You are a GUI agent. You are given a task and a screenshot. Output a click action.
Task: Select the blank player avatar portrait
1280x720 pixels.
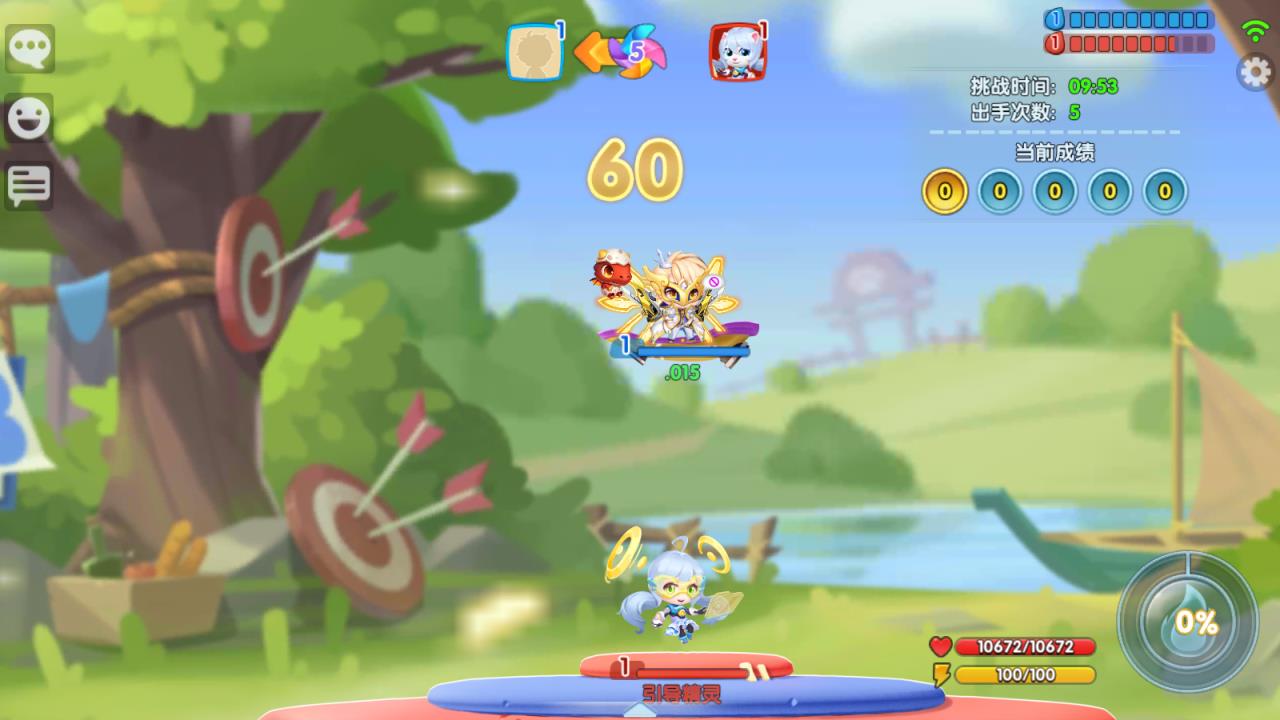[534, 52]
